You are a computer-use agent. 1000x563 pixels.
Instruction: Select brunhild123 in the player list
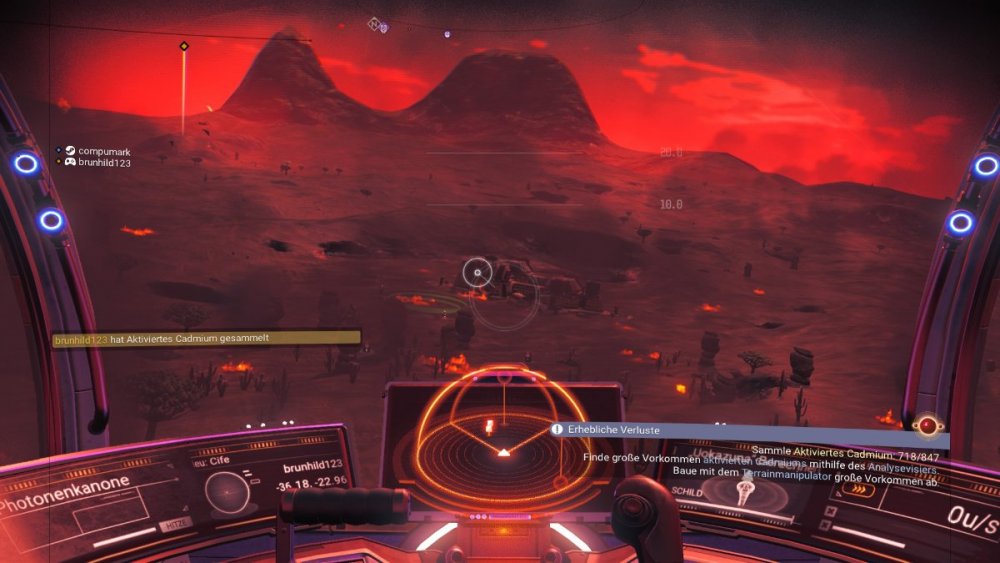tap(98, 162)
